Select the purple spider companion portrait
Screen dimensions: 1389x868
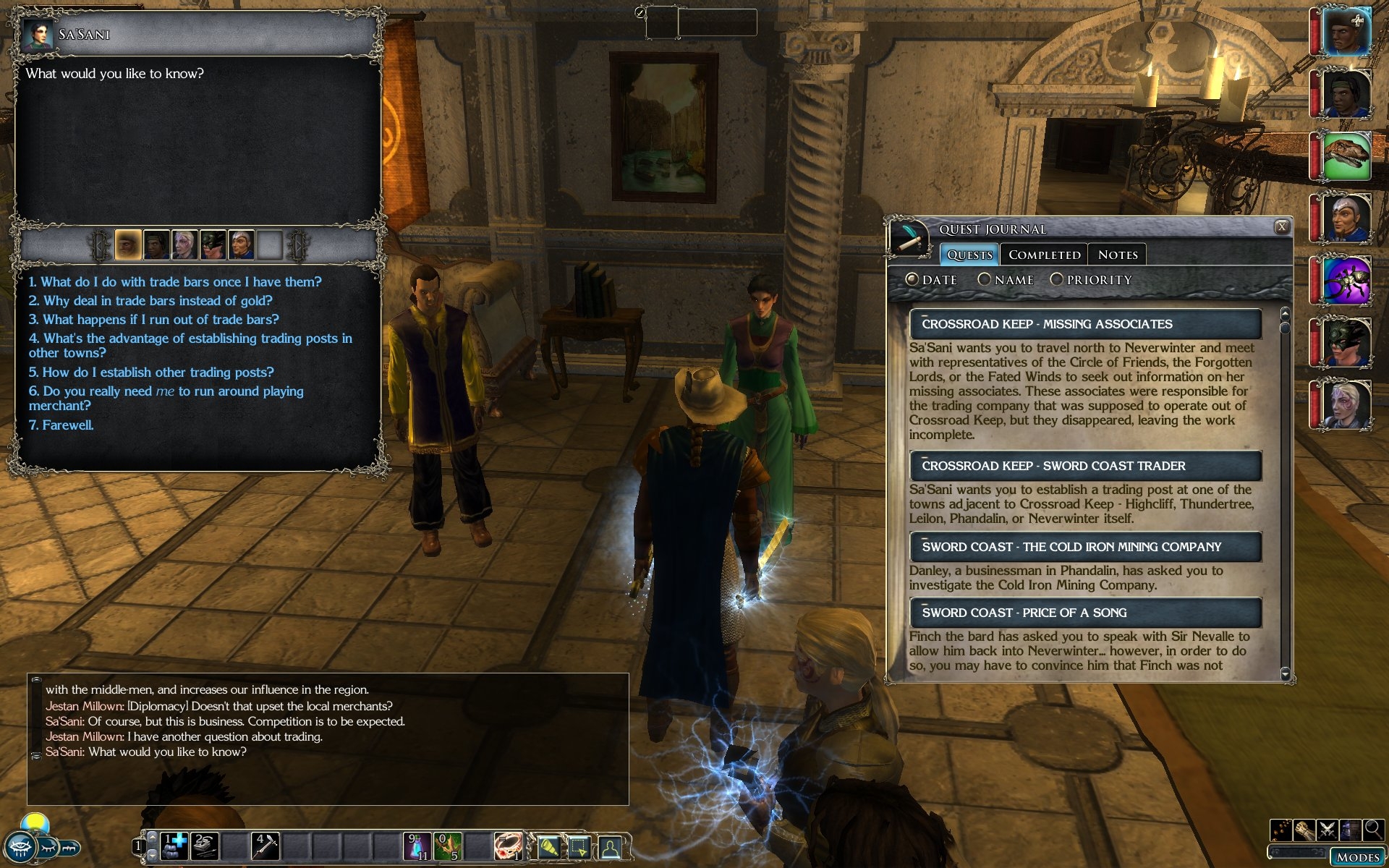coord(1346,280)
